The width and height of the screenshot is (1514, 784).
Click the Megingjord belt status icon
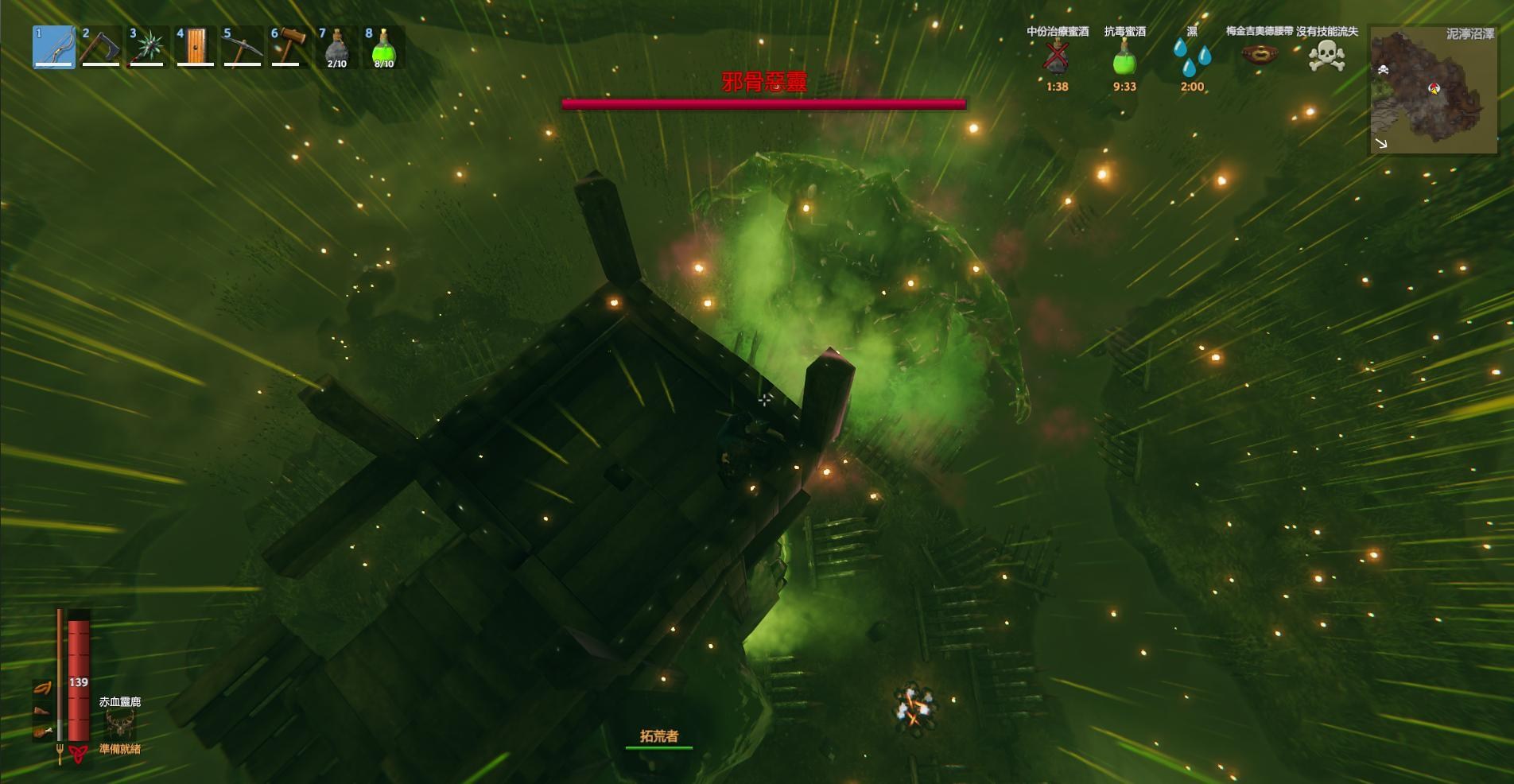1260,56
